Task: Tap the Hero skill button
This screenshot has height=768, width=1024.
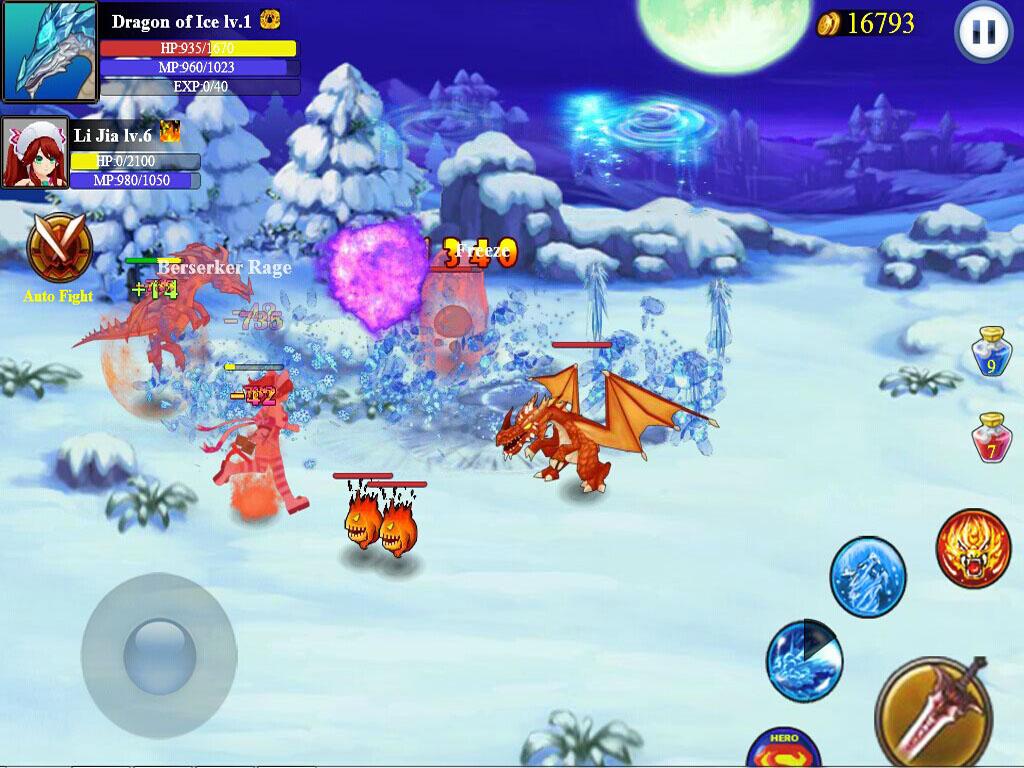Action: click(784, 748)
